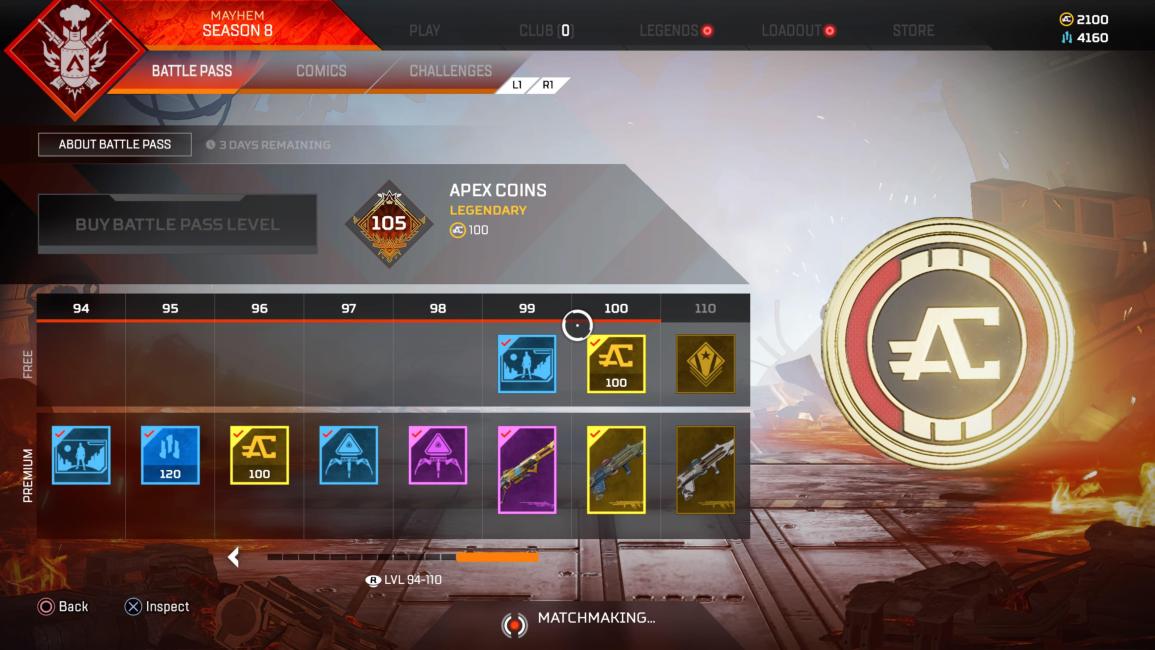1155x650 pixels.
Task: Select the premium level 99 purple weapon skin
Action: tap(527, 470)
